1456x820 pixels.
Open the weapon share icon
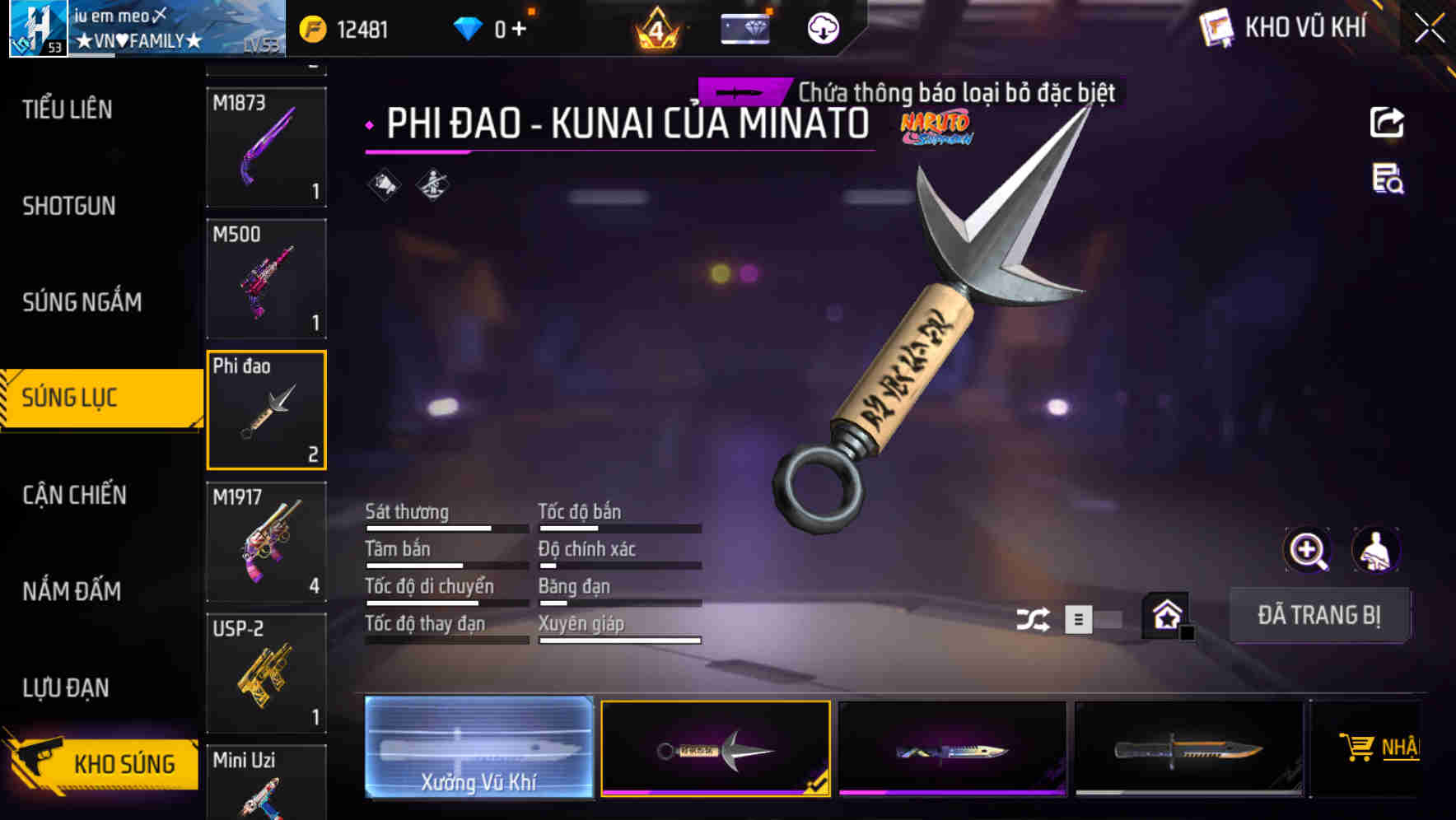click(1388, 122)
